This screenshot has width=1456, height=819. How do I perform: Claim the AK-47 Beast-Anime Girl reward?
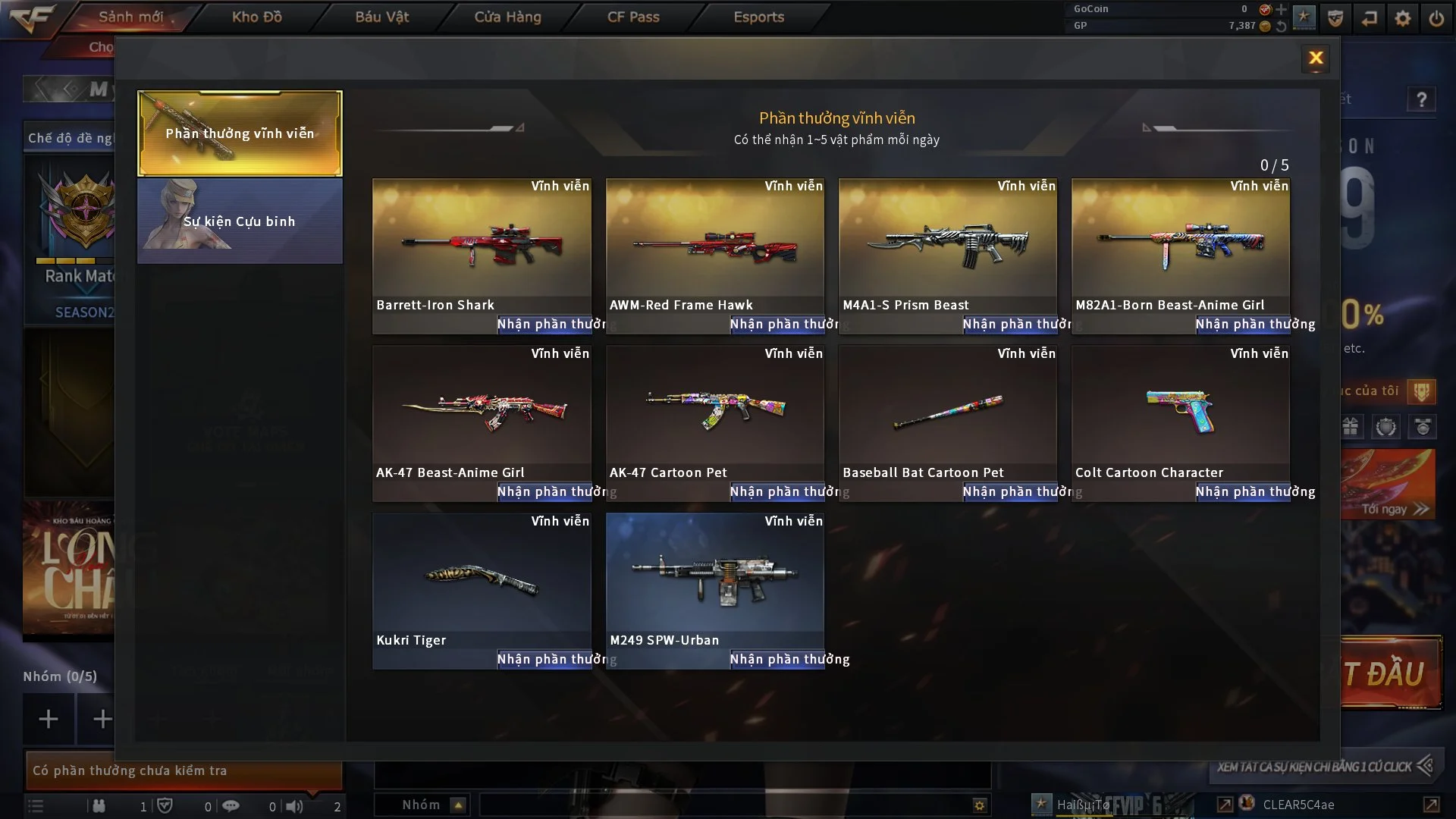pos(544,492)
